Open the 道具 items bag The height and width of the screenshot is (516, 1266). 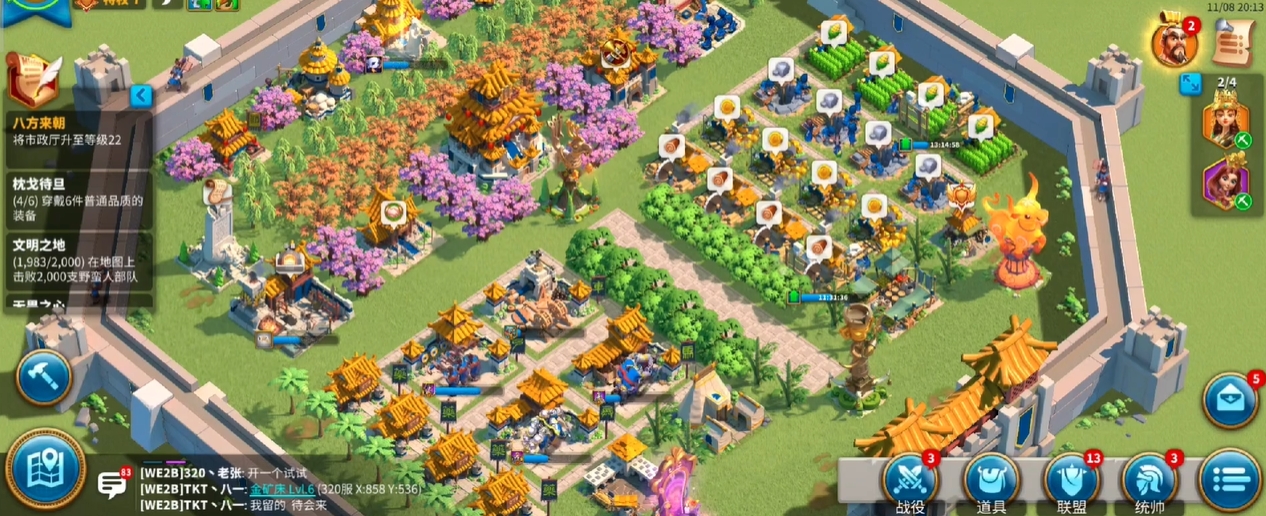tap(990, 482)
